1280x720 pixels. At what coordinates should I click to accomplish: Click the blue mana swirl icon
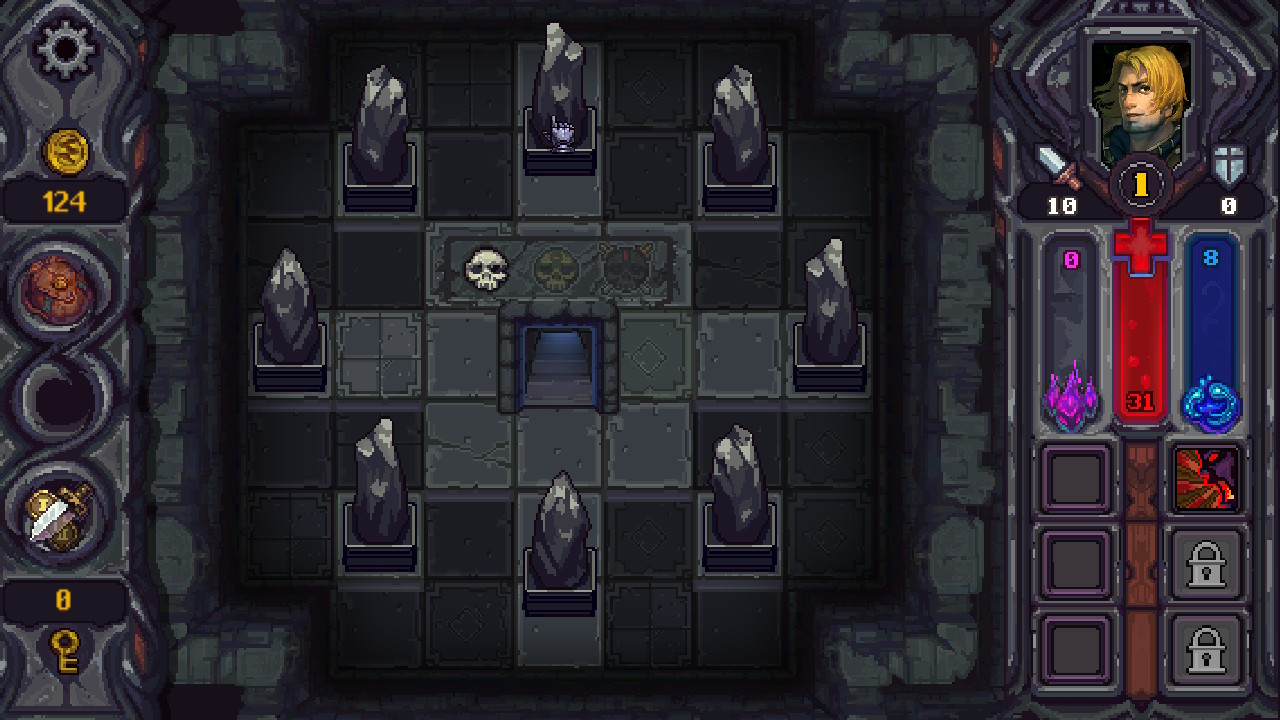coord(1213,398)
